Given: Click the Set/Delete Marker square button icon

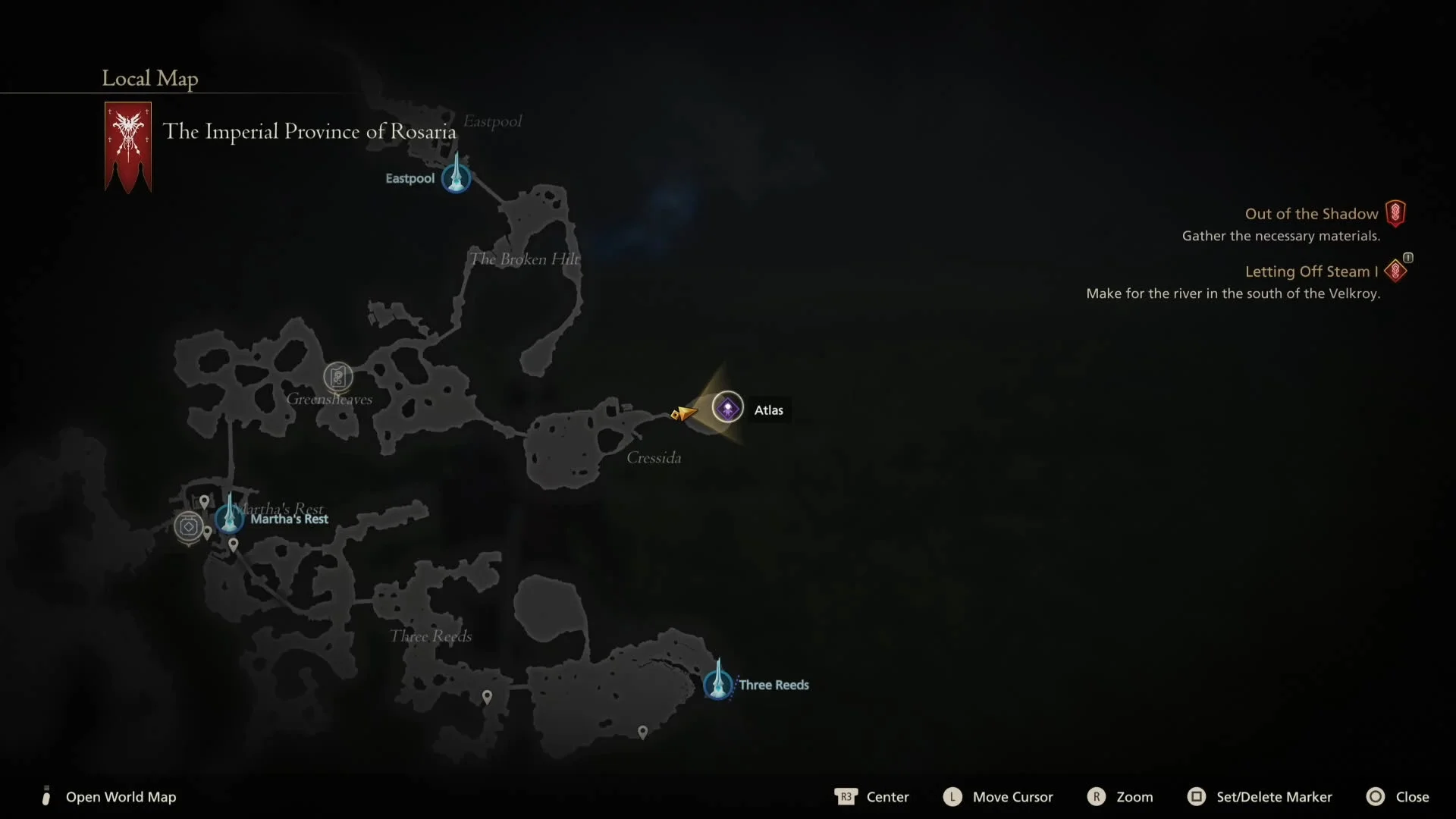Looking at the screenshot, I should [x=1196, y=797].
